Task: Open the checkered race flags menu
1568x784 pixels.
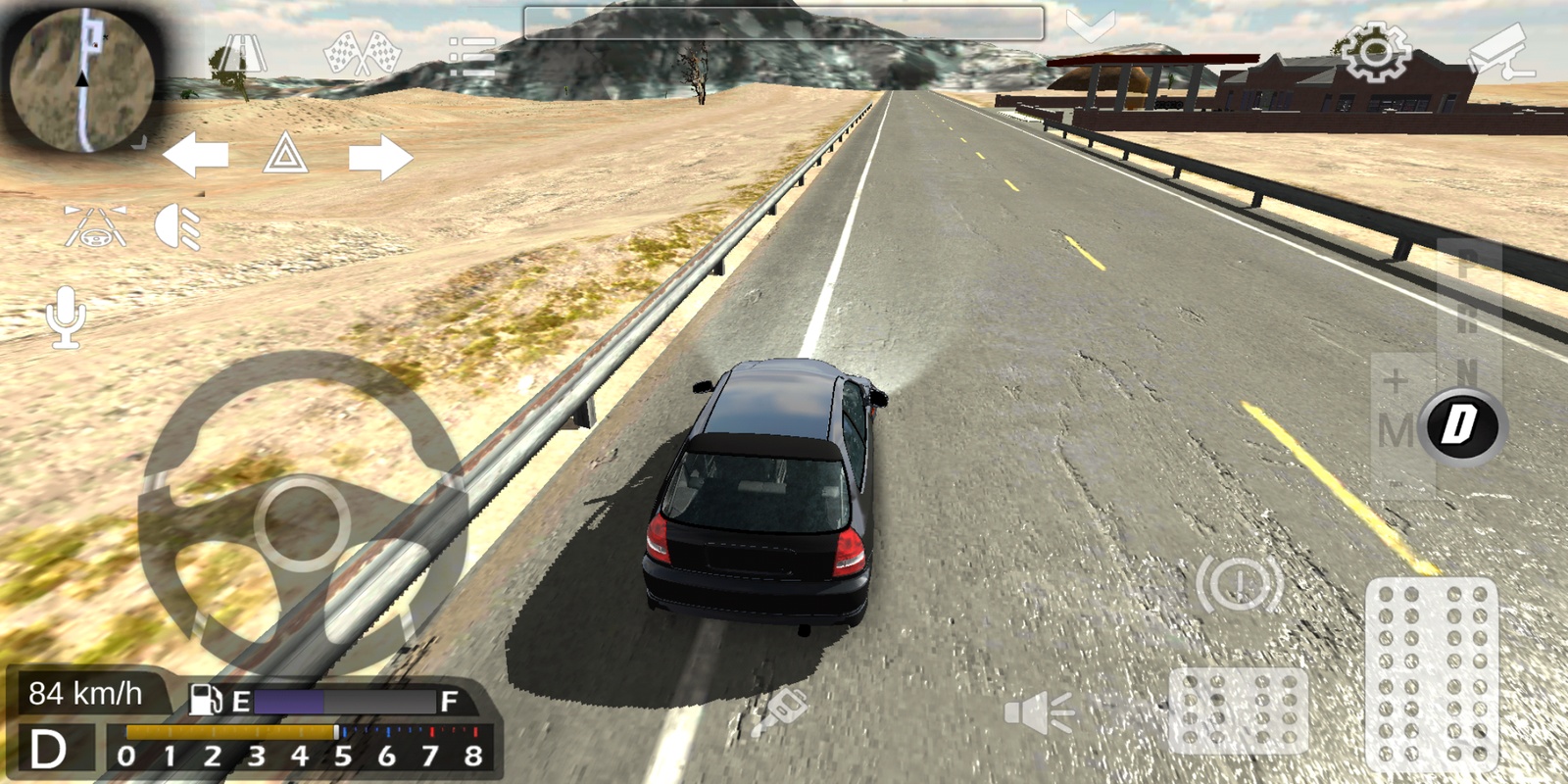Action: (x=362, y=55)
